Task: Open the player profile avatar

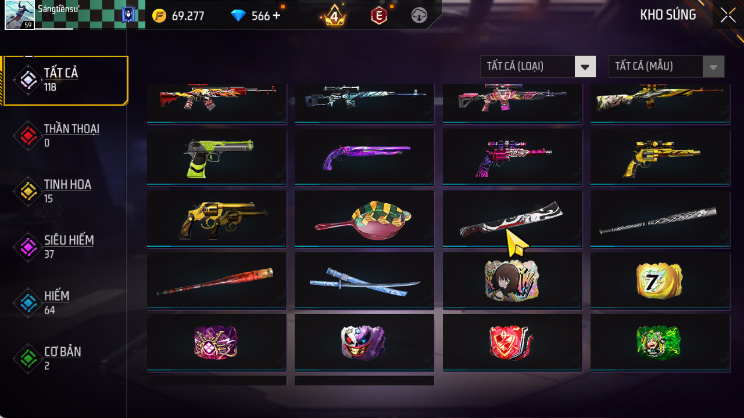Action: (20, 14)
